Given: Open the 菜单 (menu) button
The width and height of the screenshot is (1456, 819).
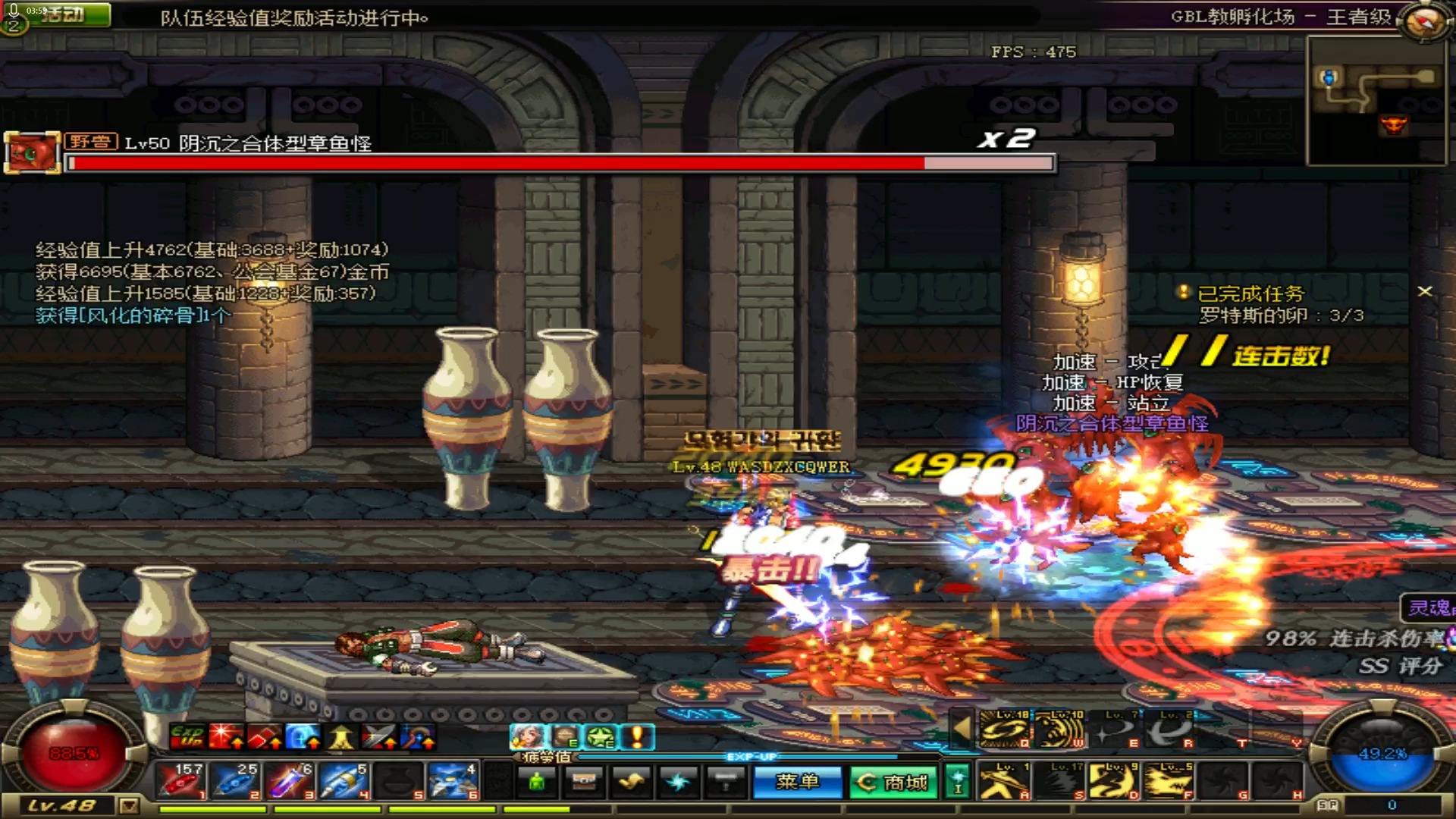Looking at the screenshot, I should click(797, 782).
